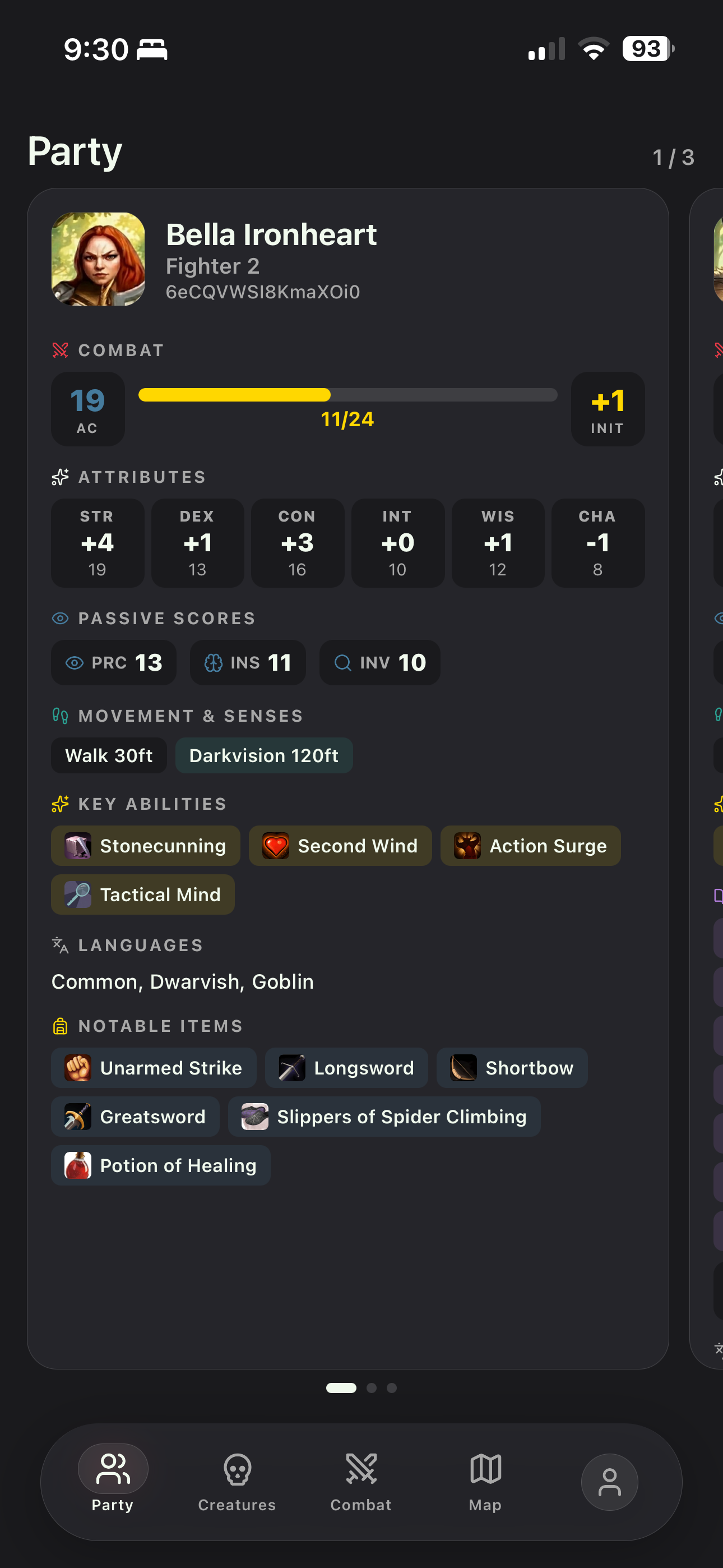Click the backpack icon next to Notable Items
Viewport: 723px width, 1568px height.
[59, 1026]
